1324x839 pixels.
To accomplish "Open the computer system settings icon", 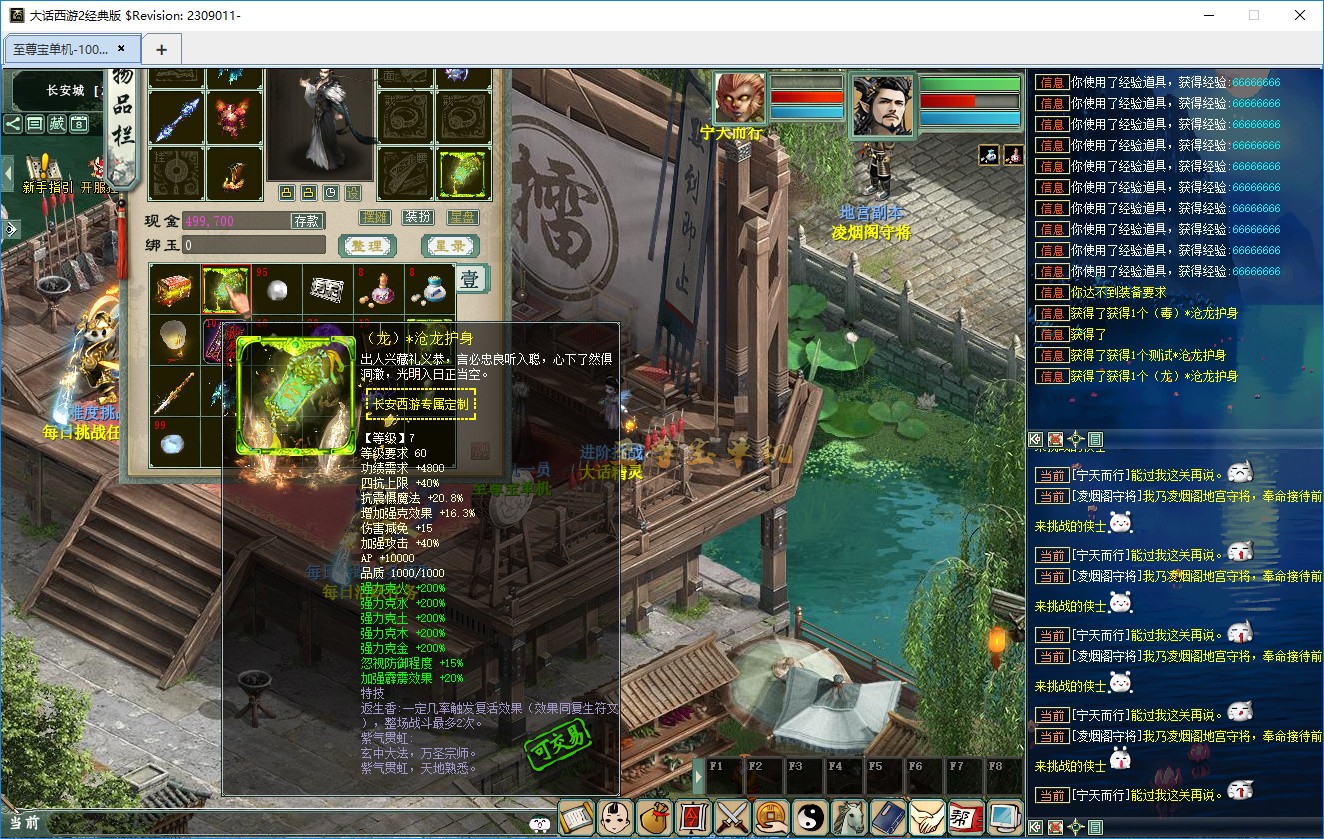I will [x=1004, y=817].
